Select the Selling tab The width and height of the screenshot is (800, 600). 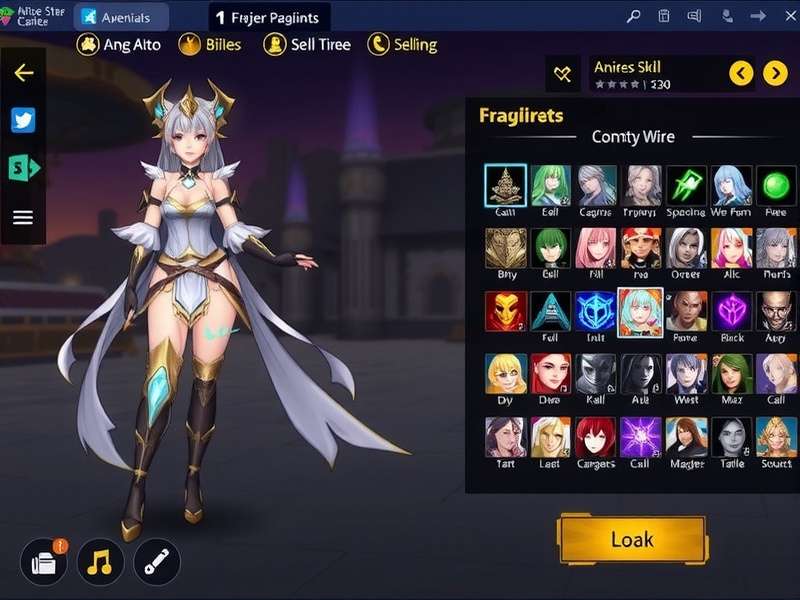(x=402, y=44)
